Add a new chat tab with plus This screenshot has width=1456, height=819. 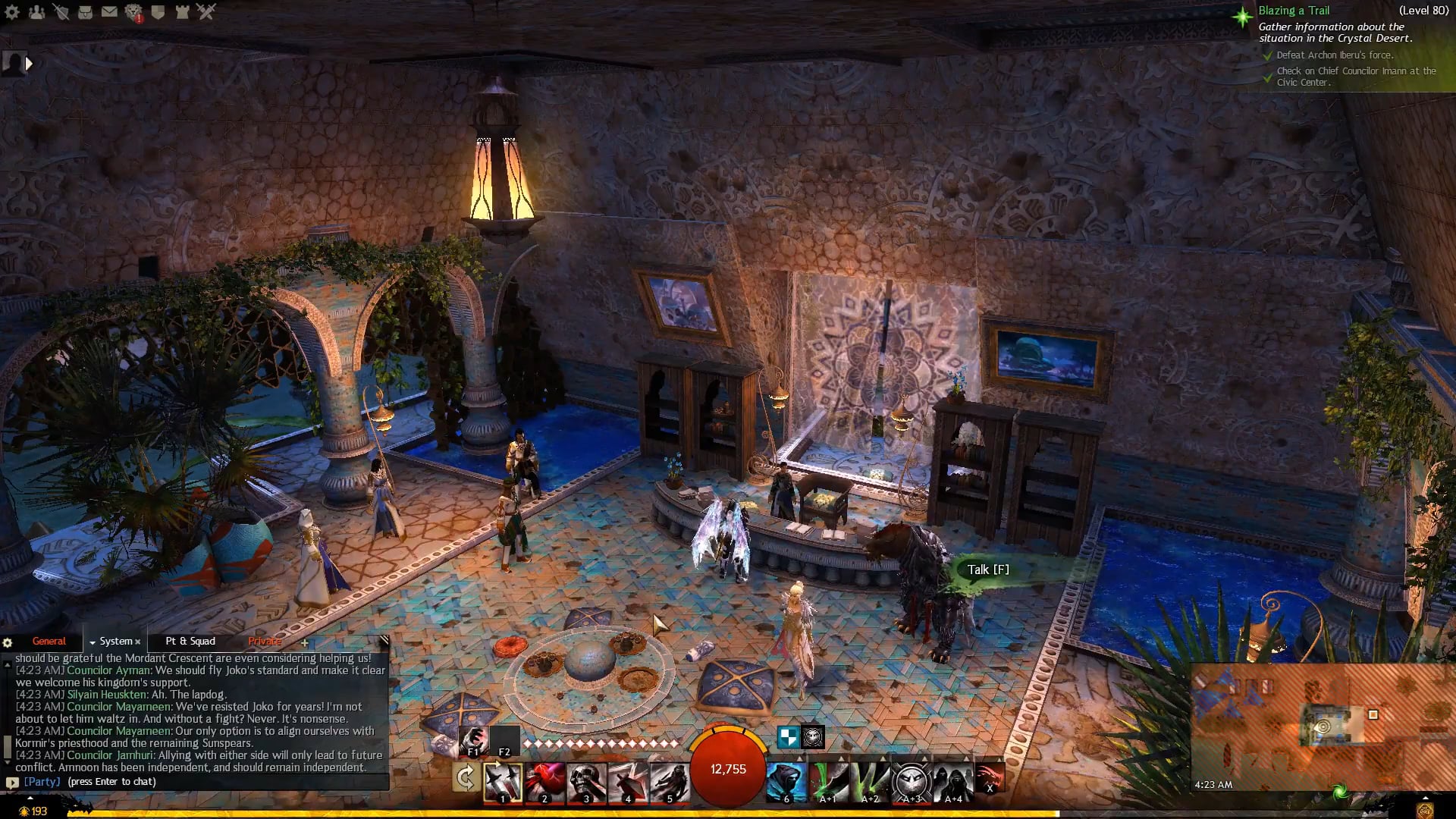(305, 643)
